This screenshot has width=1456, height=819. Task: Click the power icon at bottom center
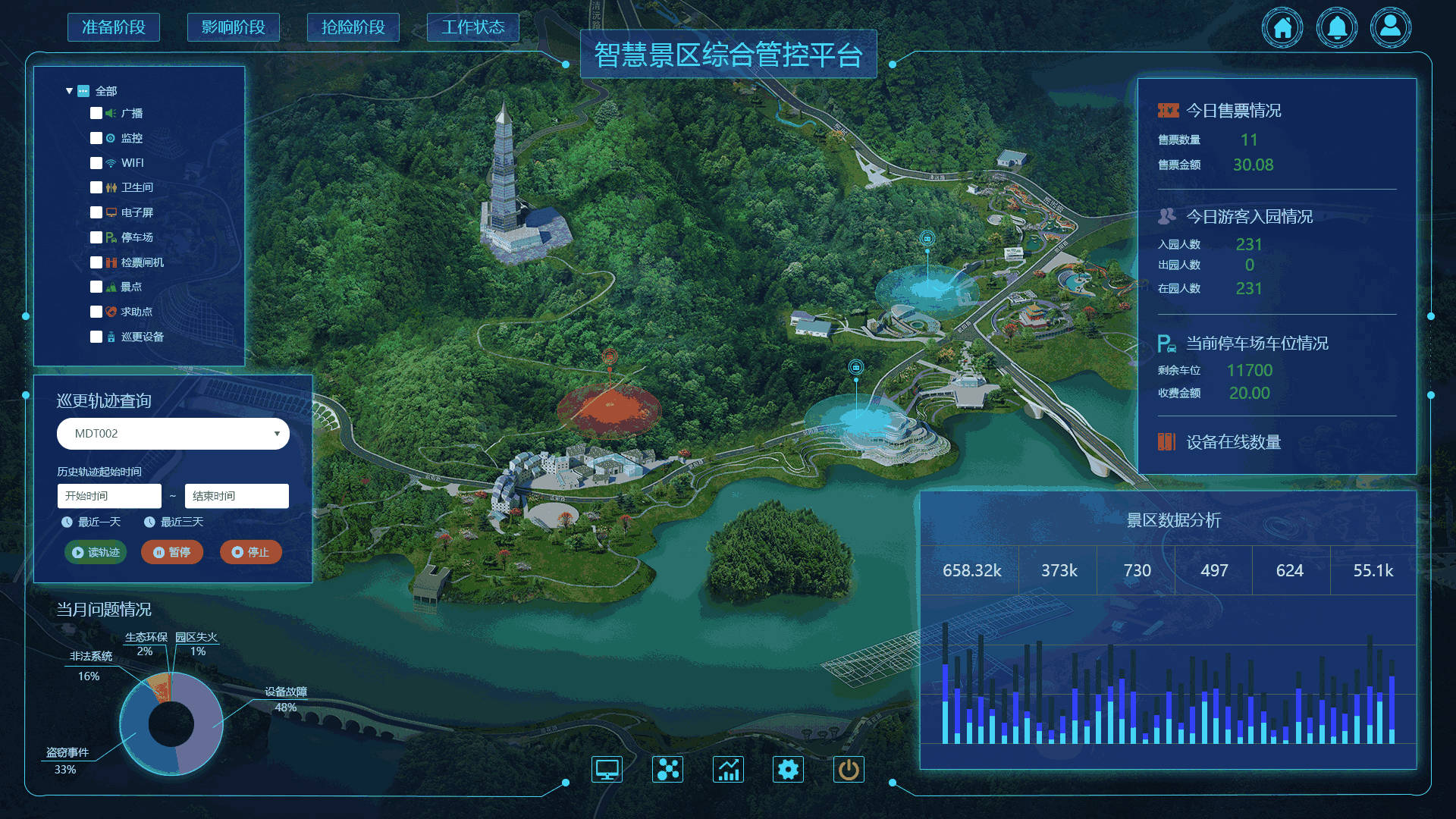[848, 768]
